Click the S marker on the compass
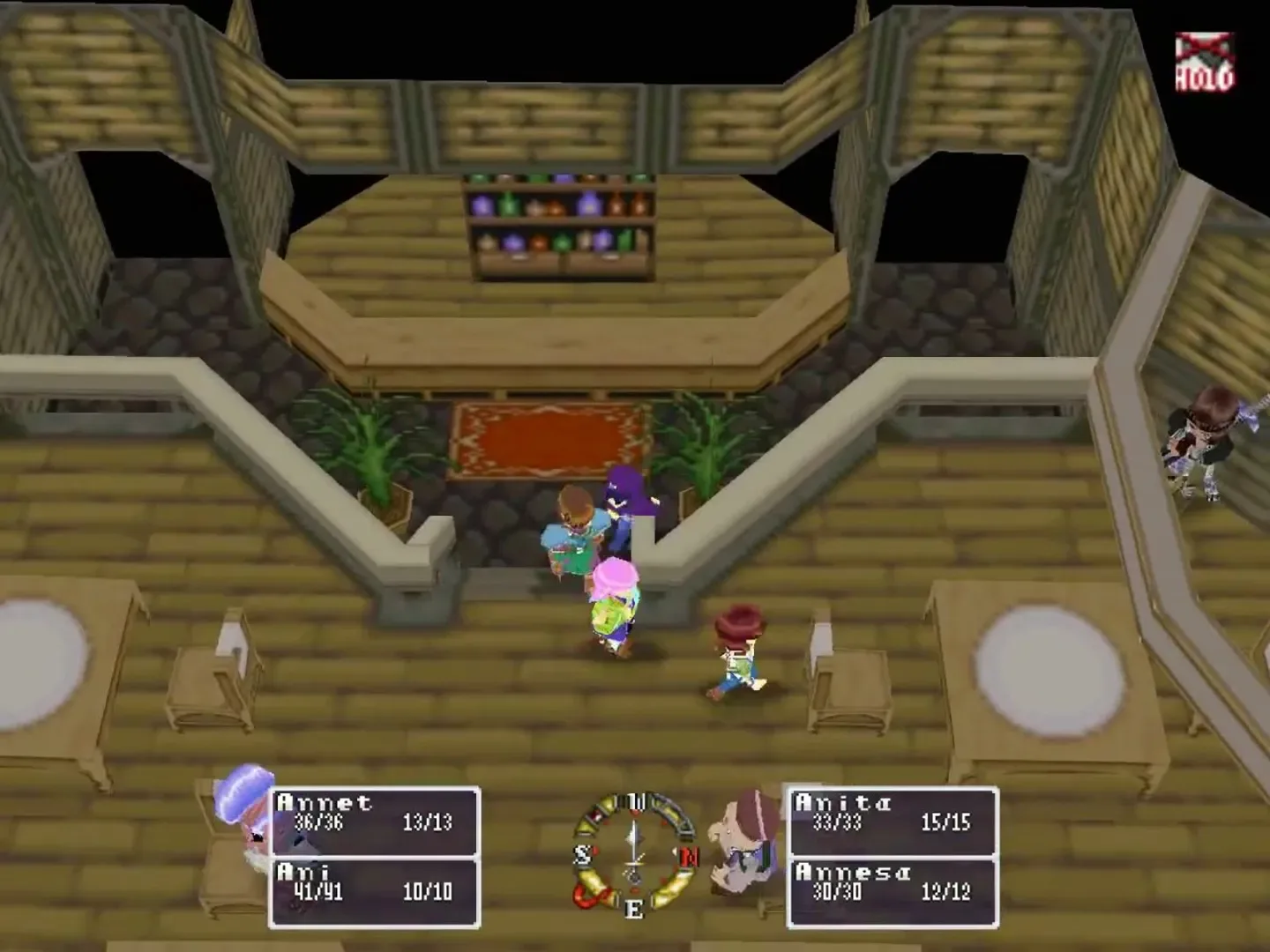1270x952 pixels. point(583,853)
